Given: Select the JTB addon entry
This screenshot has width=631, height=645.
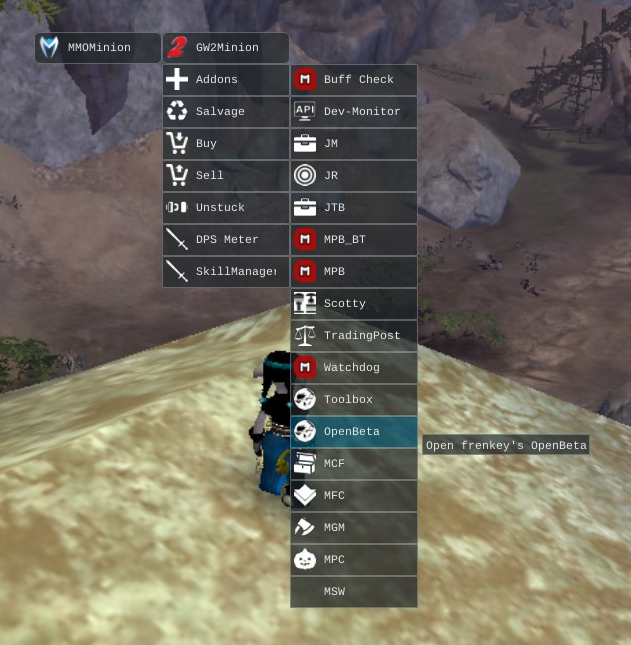Looking at the screenshot, I should [x=354, y=208].
